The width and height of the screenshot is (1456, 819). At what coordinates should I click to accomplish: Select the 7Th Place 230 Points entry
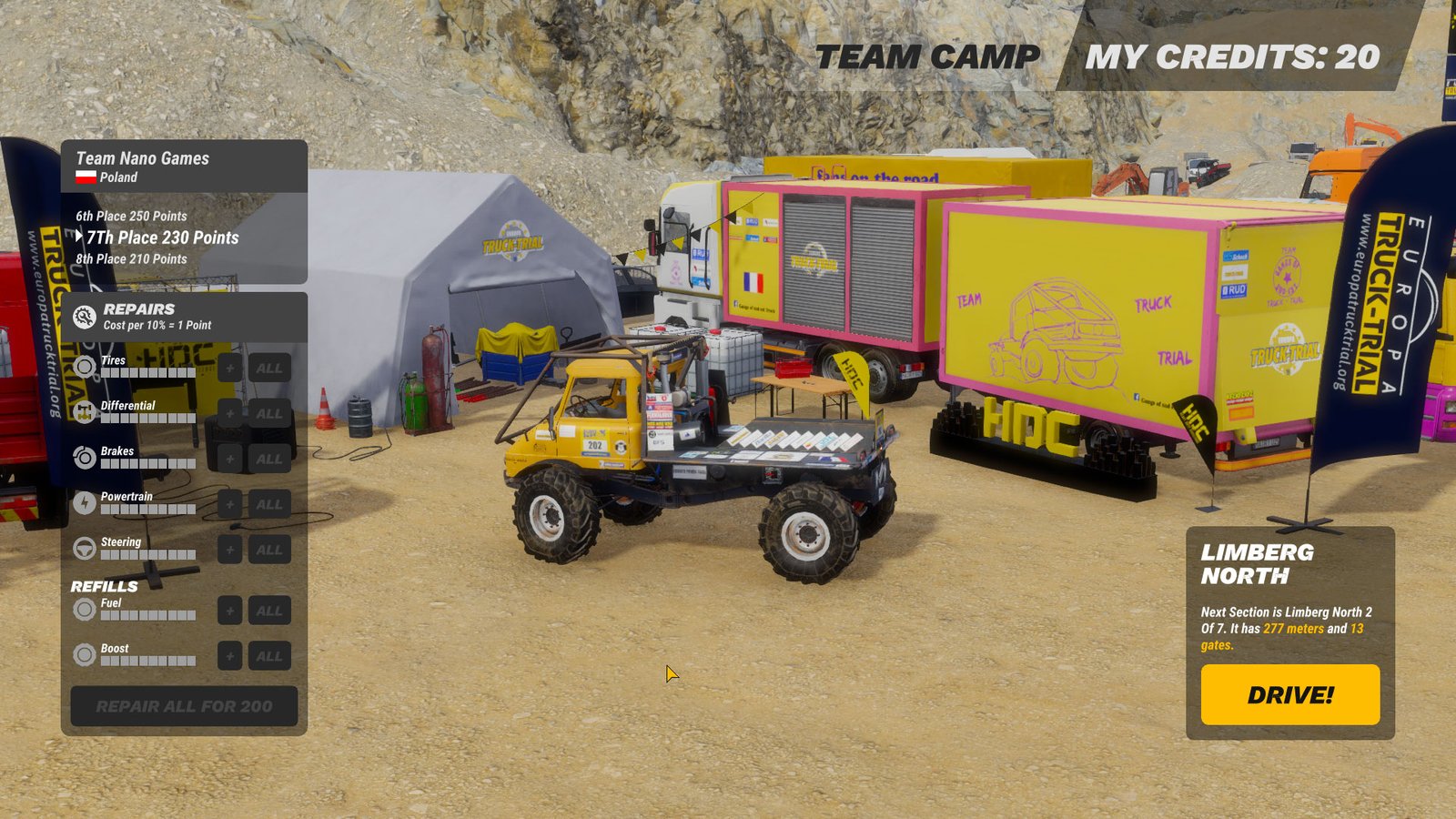(x=162, y=238)
